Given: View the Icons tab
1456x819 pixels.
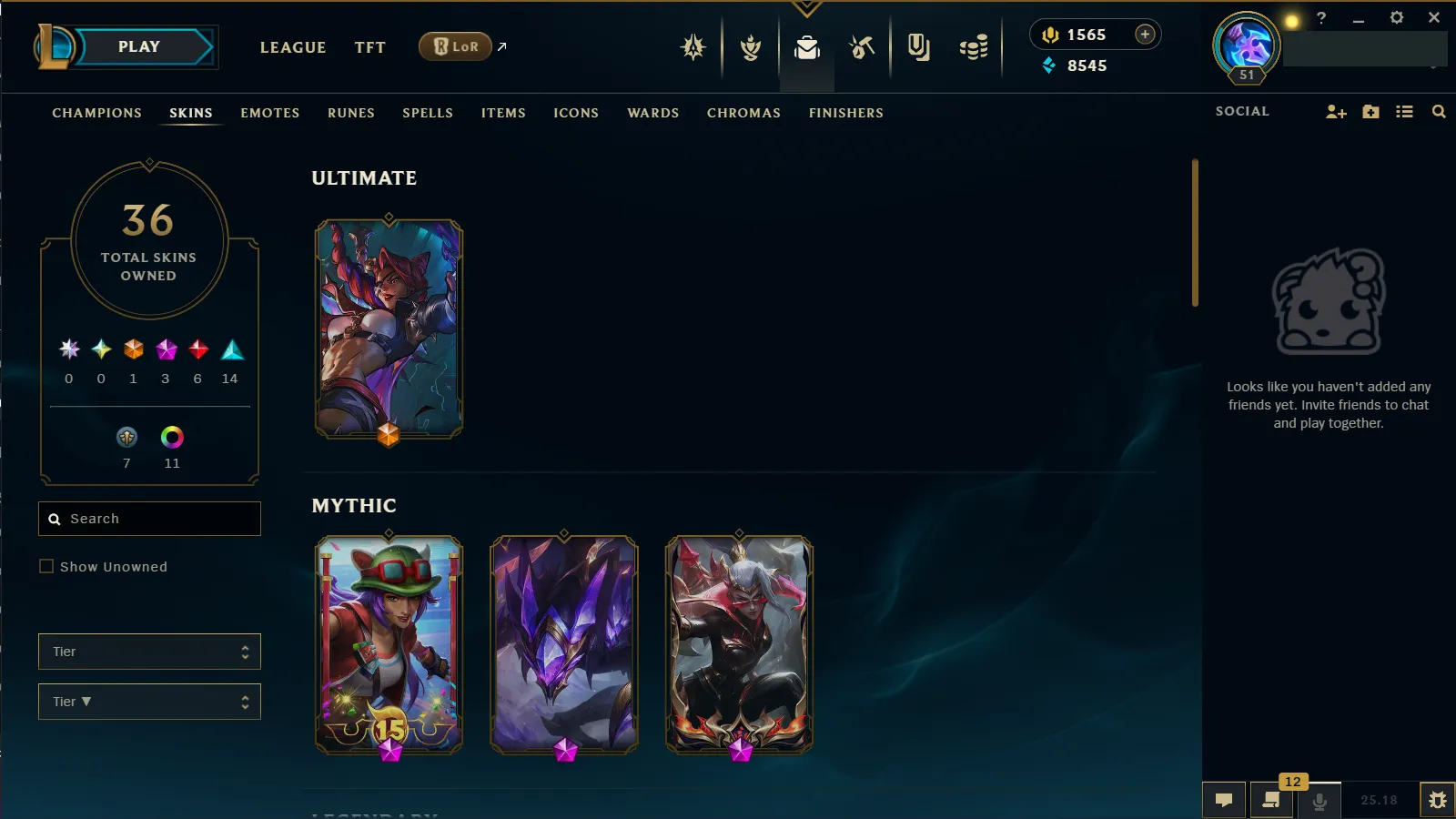Looking at the screenshot, I should [576, 113].
